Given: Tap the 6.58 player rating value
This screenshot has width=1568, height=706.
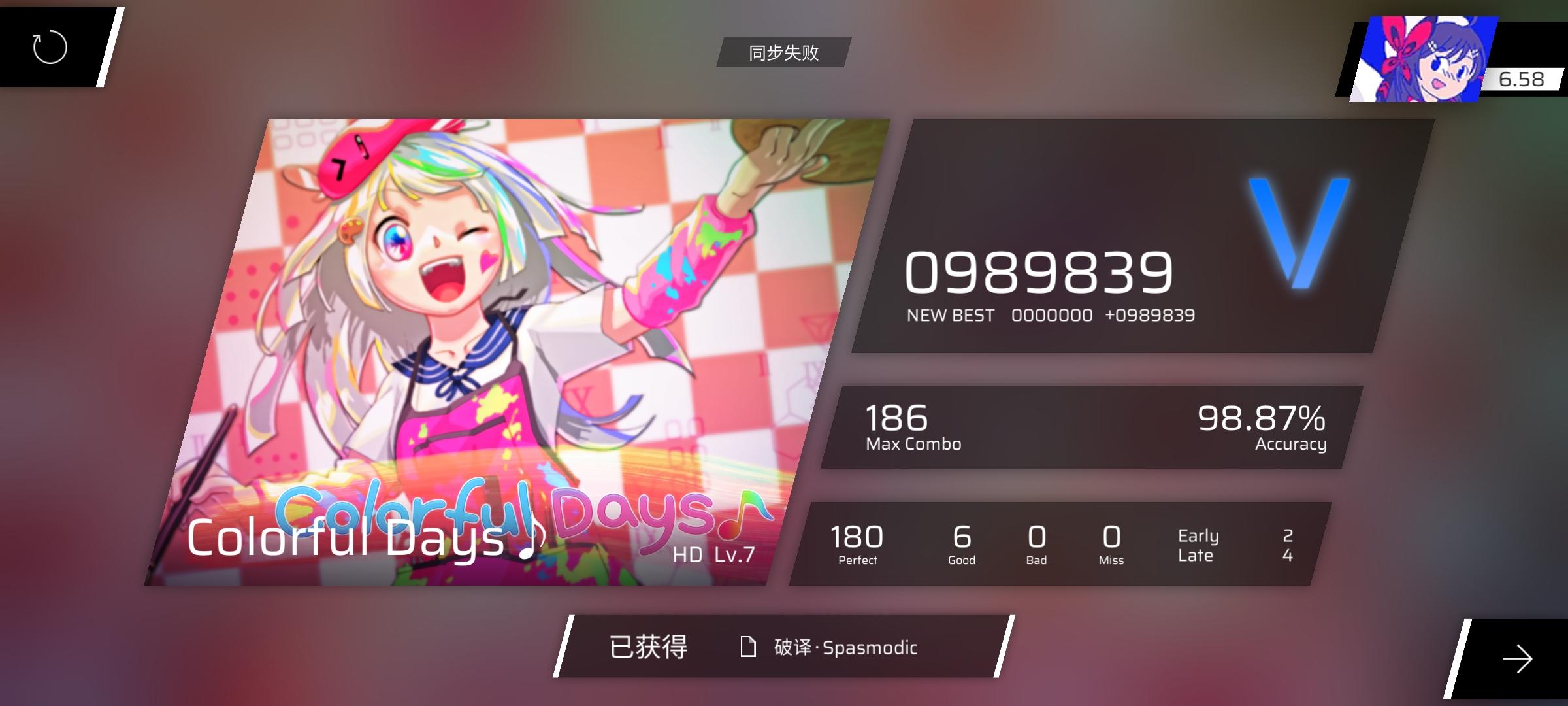Looking at the screenshot, I should pyautogui.click(x=1523, y=79).
